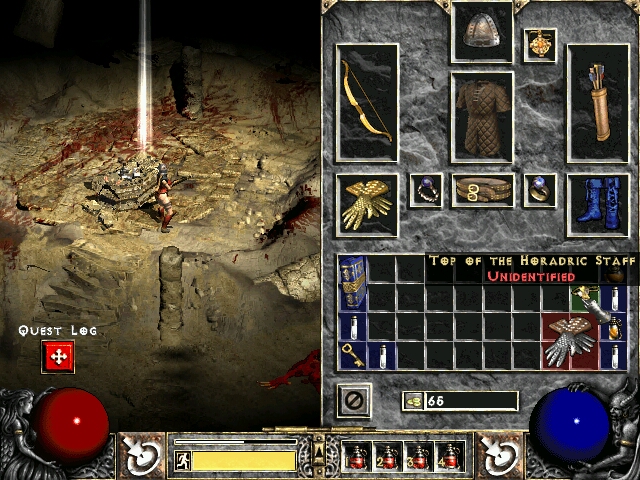Screen dimensions: 640x480
Task: Open the left mouse skill selector
Action: click(143, 455)
